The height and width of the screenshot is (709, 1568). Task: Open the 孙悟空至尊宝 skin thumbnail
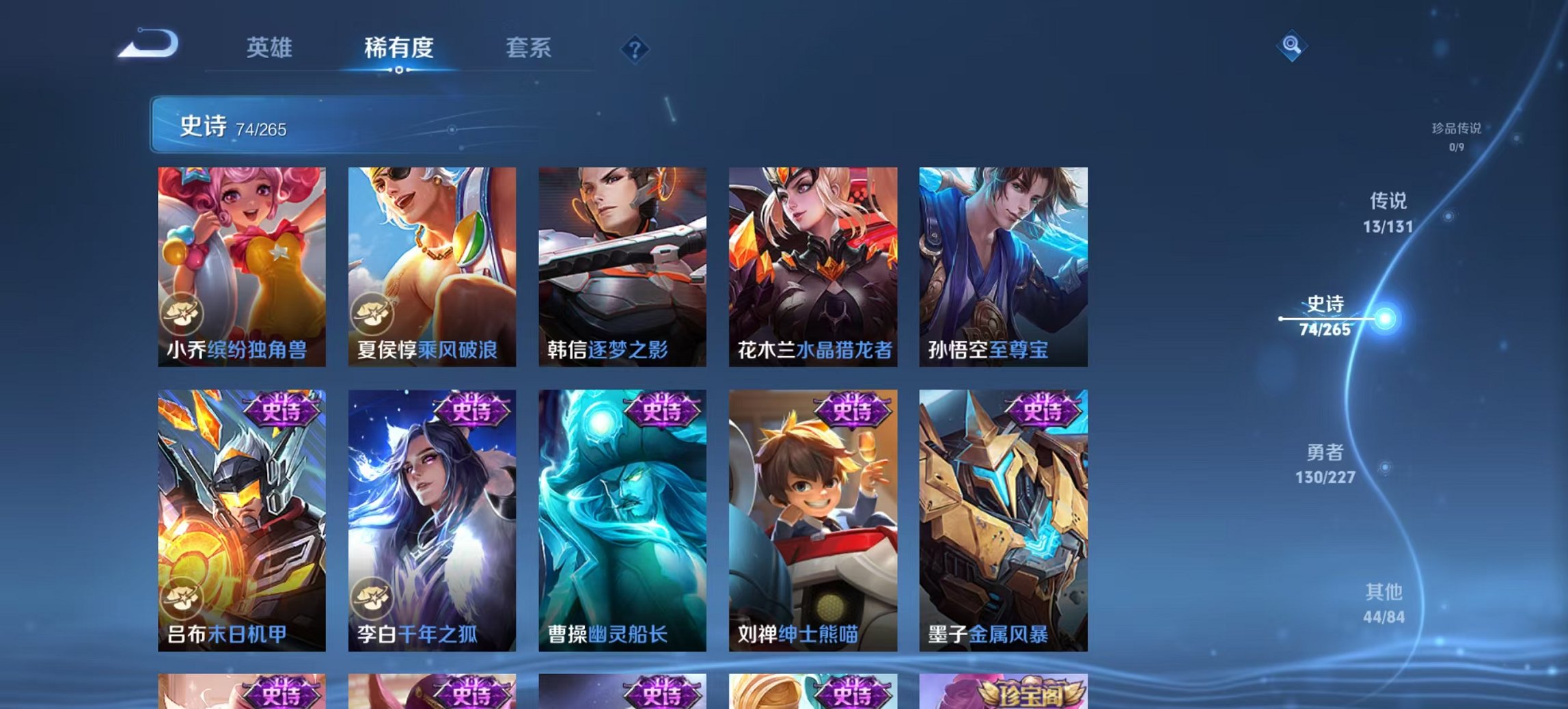[x=1003, y=267]
